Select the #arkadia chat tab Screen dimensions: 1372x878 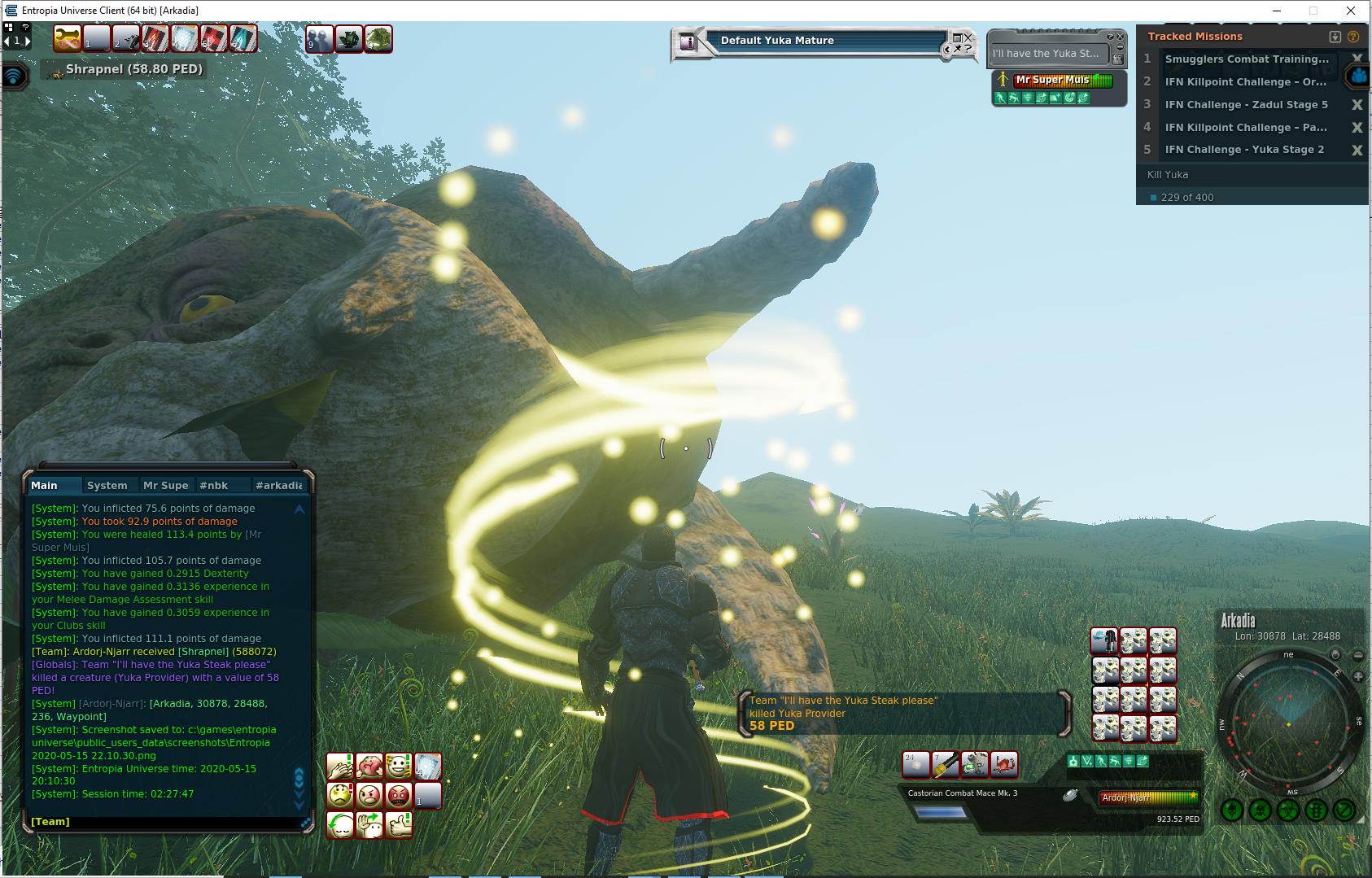278,485
